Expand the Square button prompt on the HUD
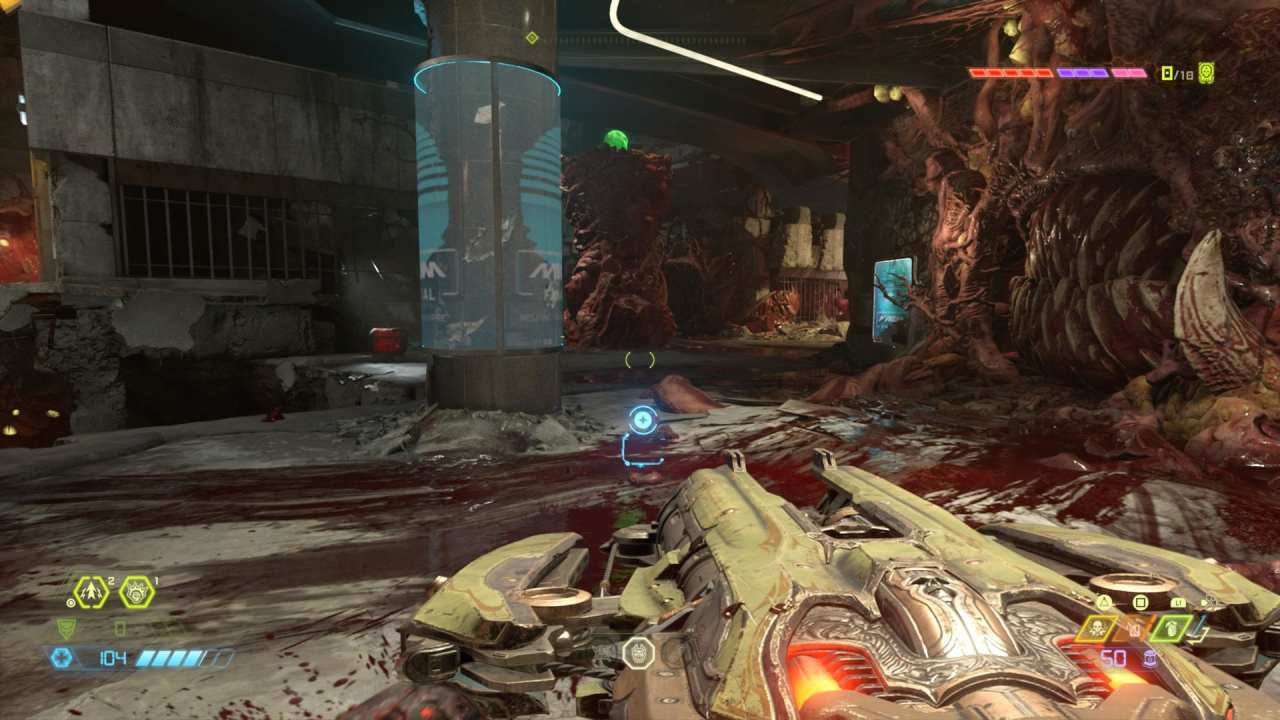The image size is (1280, 720). coord(1140,602)
